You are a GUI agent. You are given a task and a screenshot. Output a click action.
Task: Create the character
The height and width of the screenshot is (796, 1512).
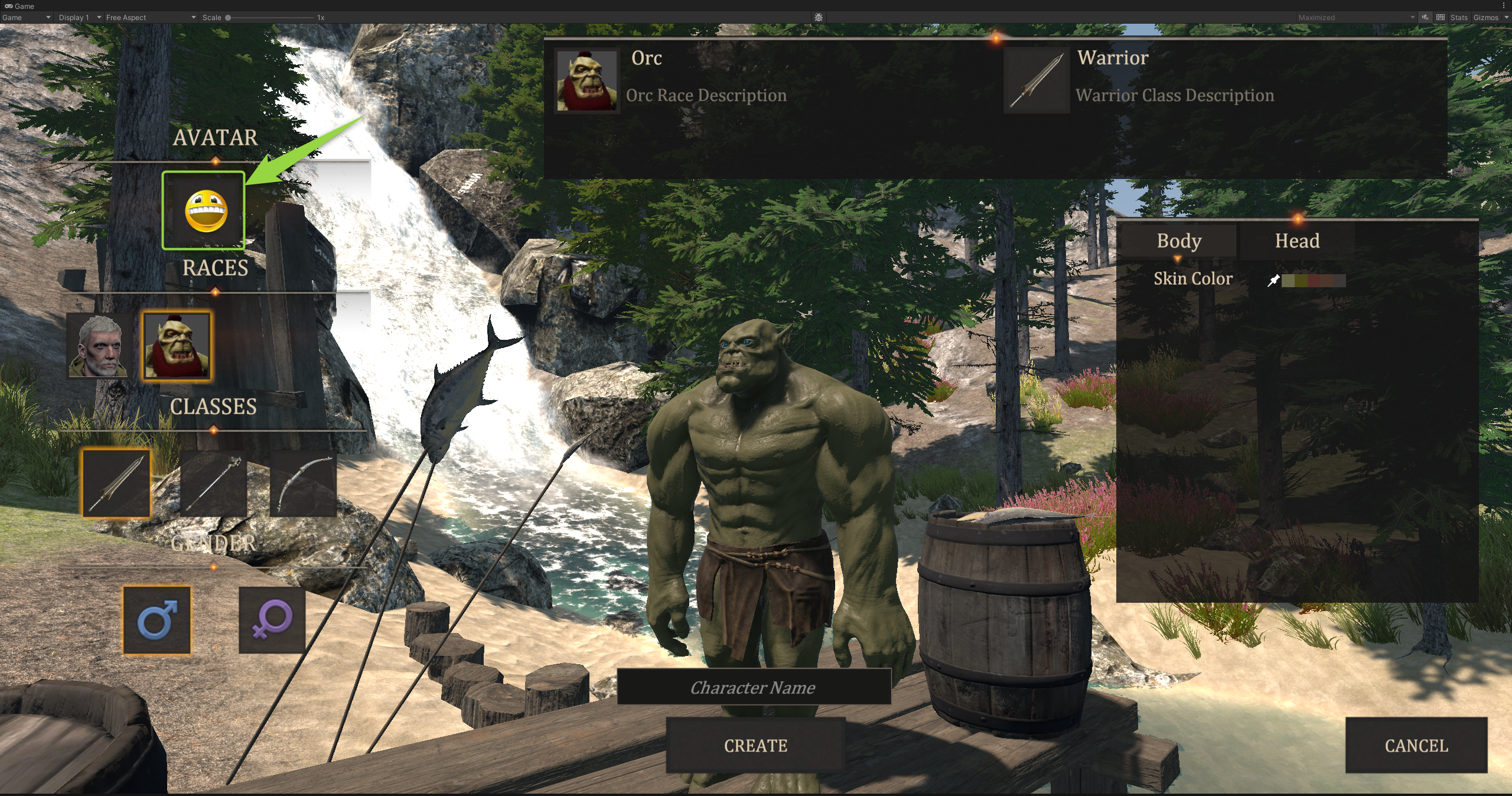pyautogui.click(x=755, y=745)
